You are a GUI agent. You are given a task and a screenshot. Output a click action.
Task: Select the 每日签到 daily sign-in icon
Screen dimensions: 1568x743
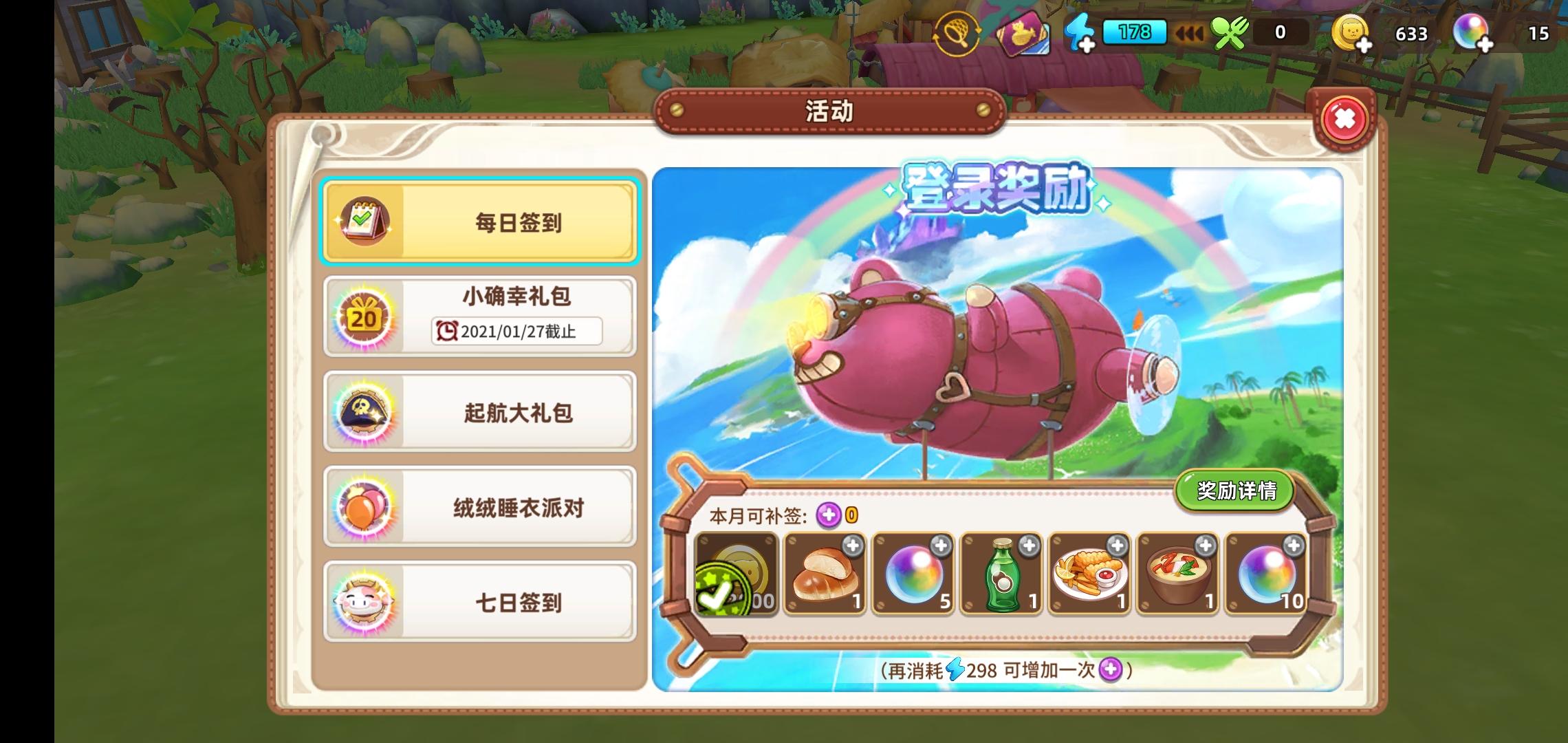(x=365, y=223)
